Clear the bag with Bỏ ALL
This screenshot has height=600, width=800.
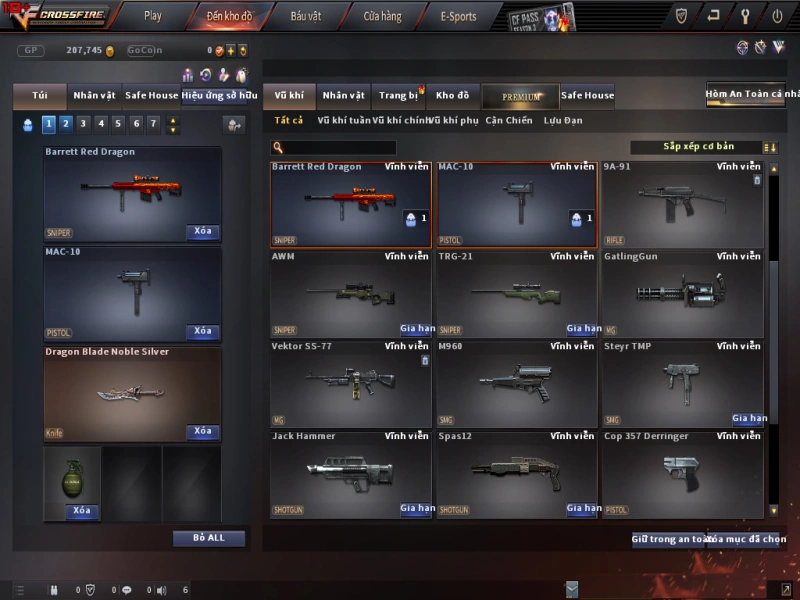pyautogui.click(x=209, y=538)
